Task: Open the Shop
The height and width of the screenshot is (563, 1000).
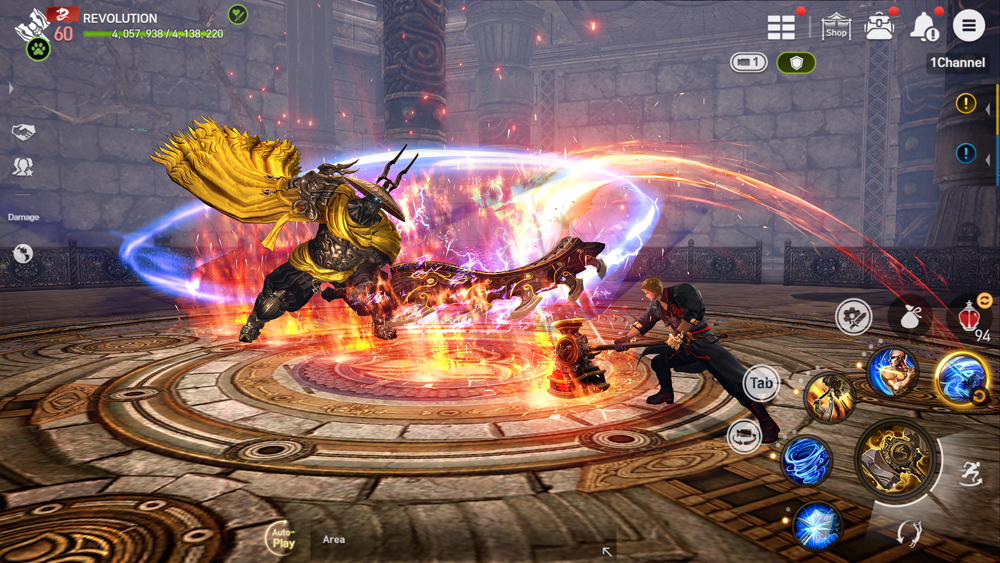Action: [x=836, y=27]
